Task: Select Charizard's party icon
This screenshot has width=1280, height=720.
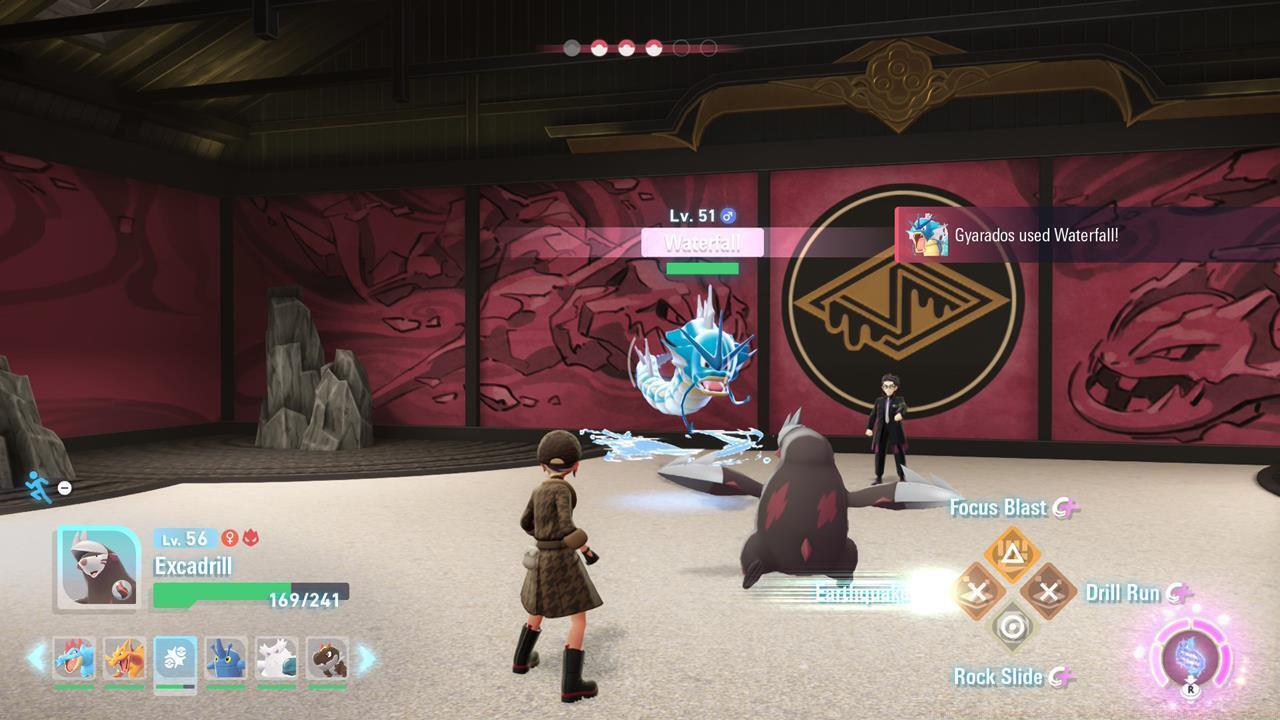Action: click(123, 658)
